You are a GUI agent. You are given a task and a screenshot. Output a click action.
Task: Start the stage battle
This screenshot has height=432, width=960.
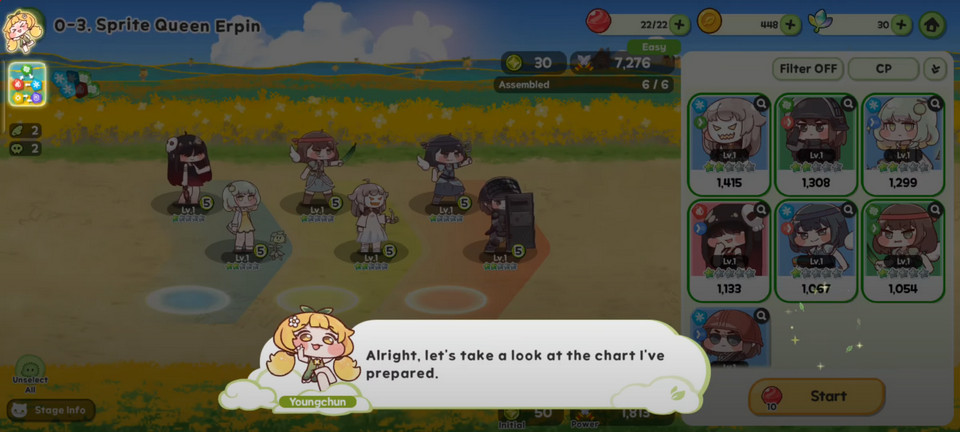coord(816,396)
